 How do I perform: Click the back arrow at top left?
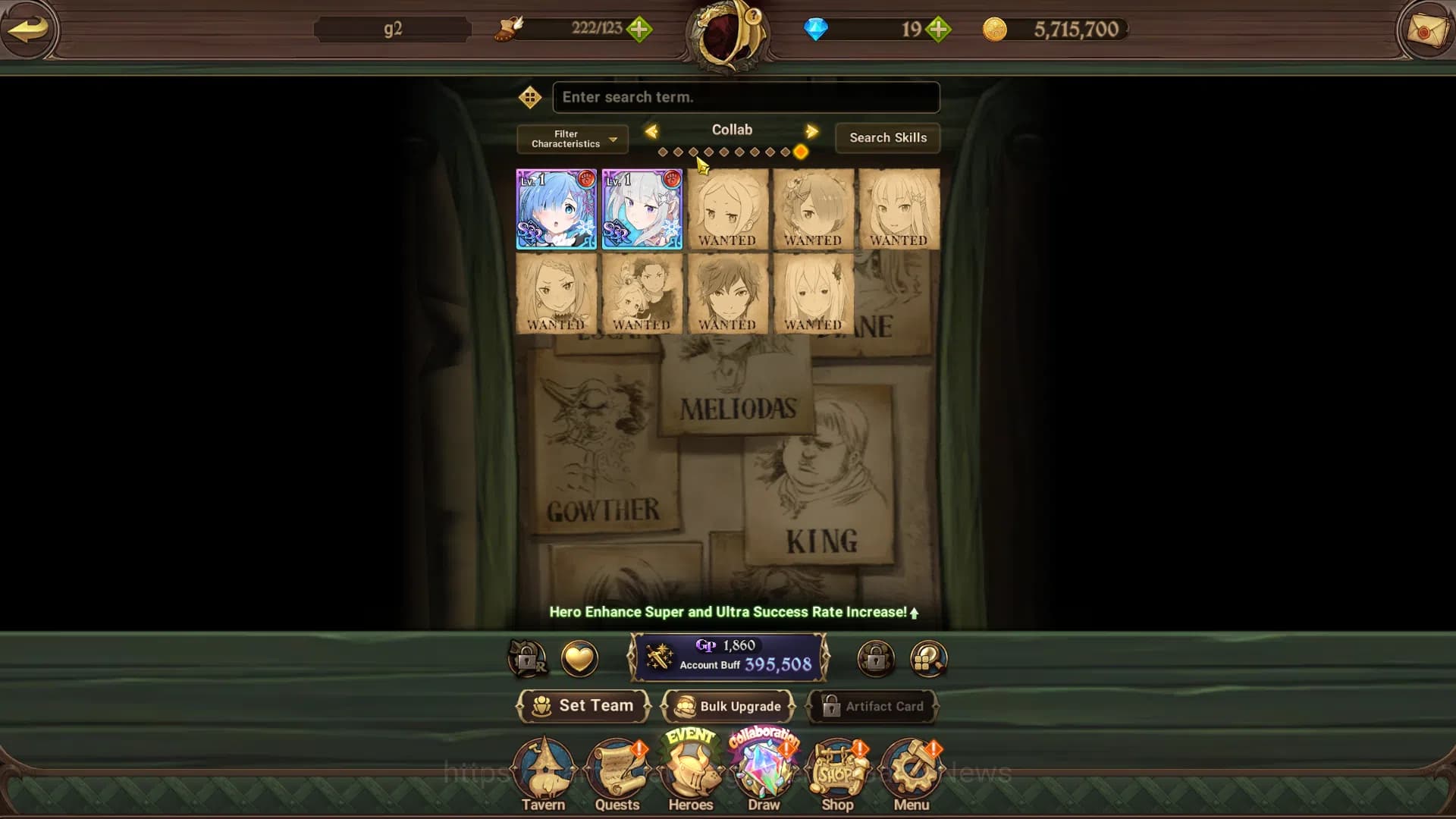[29, 30]
